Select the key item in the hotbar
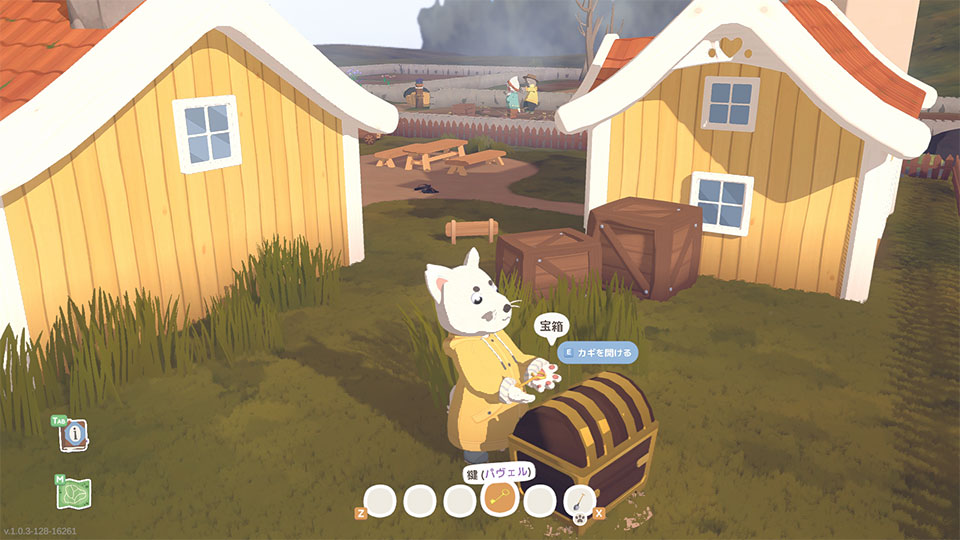 [500, 498]
